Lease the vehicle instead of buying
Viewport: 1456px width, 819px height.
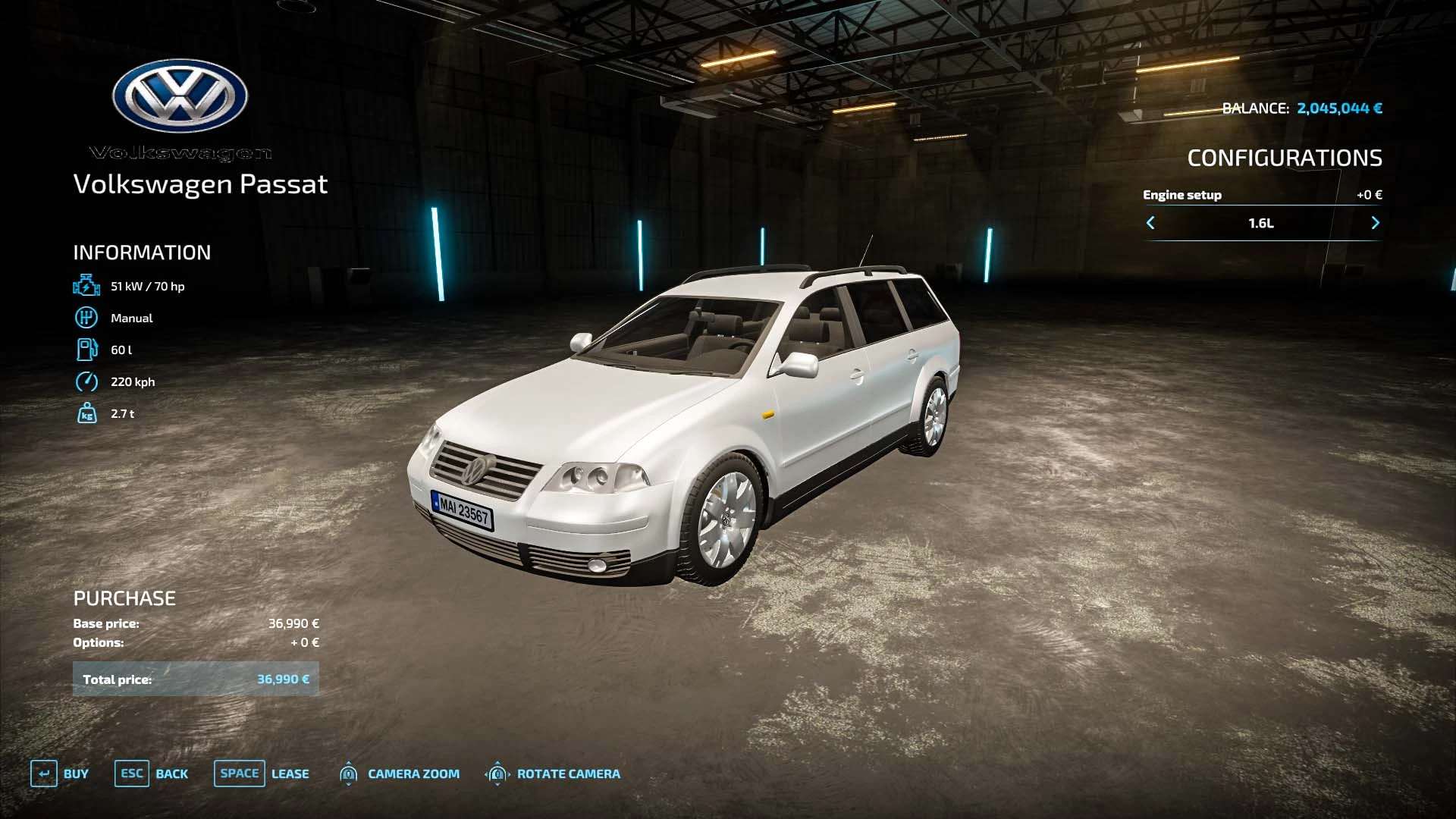262,773
